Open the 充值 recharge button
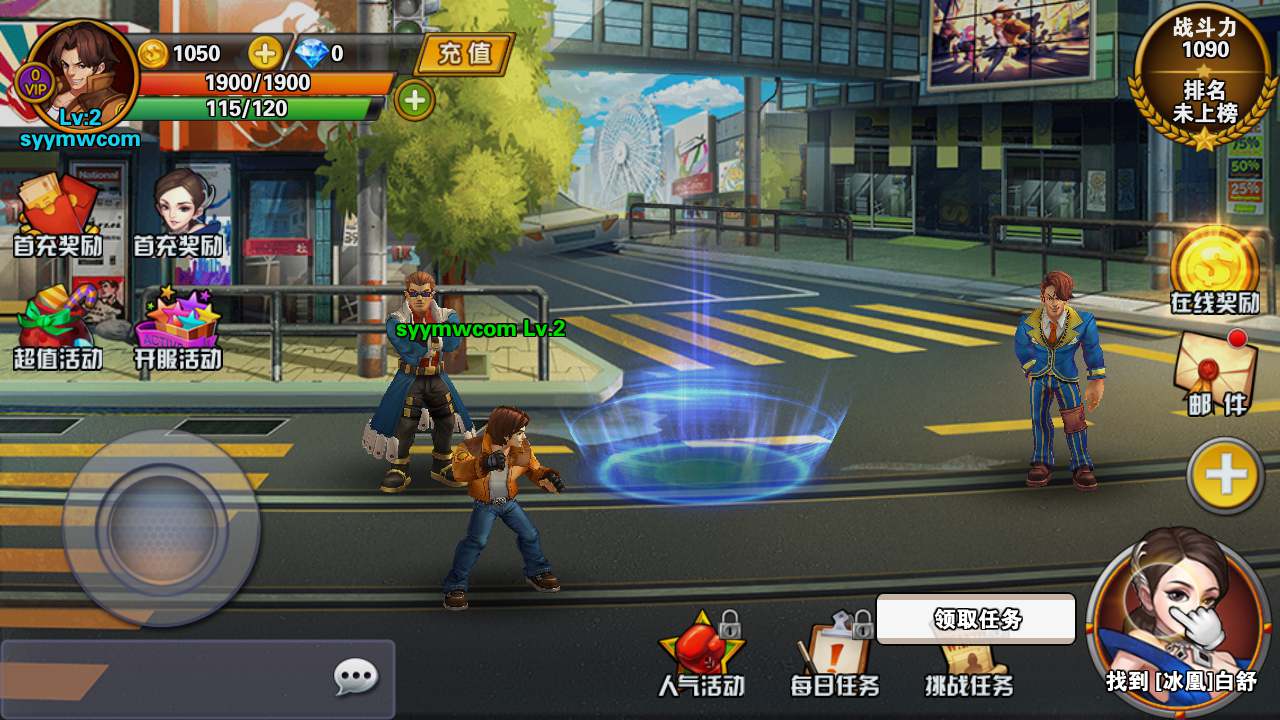The height and width of the screenshot is (720, 1280). [465, 53]
